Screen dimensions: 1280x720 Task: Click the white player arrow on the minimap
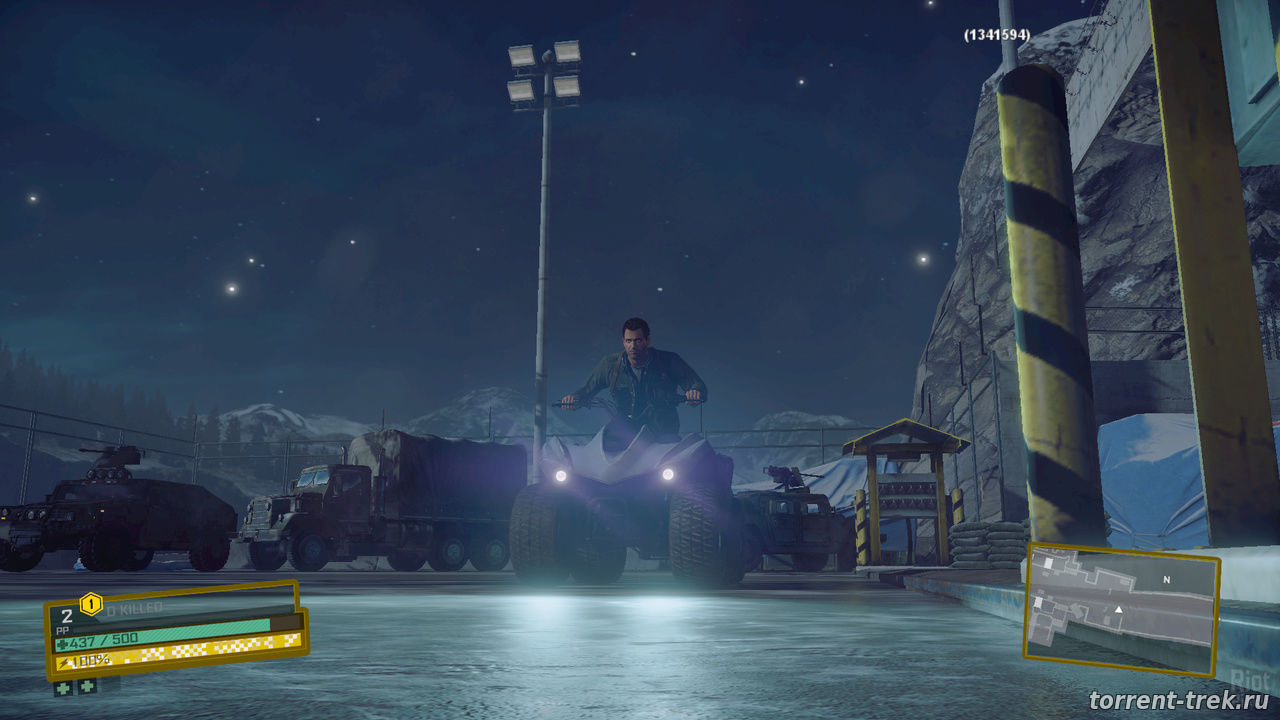click(x=1119, y=609)
